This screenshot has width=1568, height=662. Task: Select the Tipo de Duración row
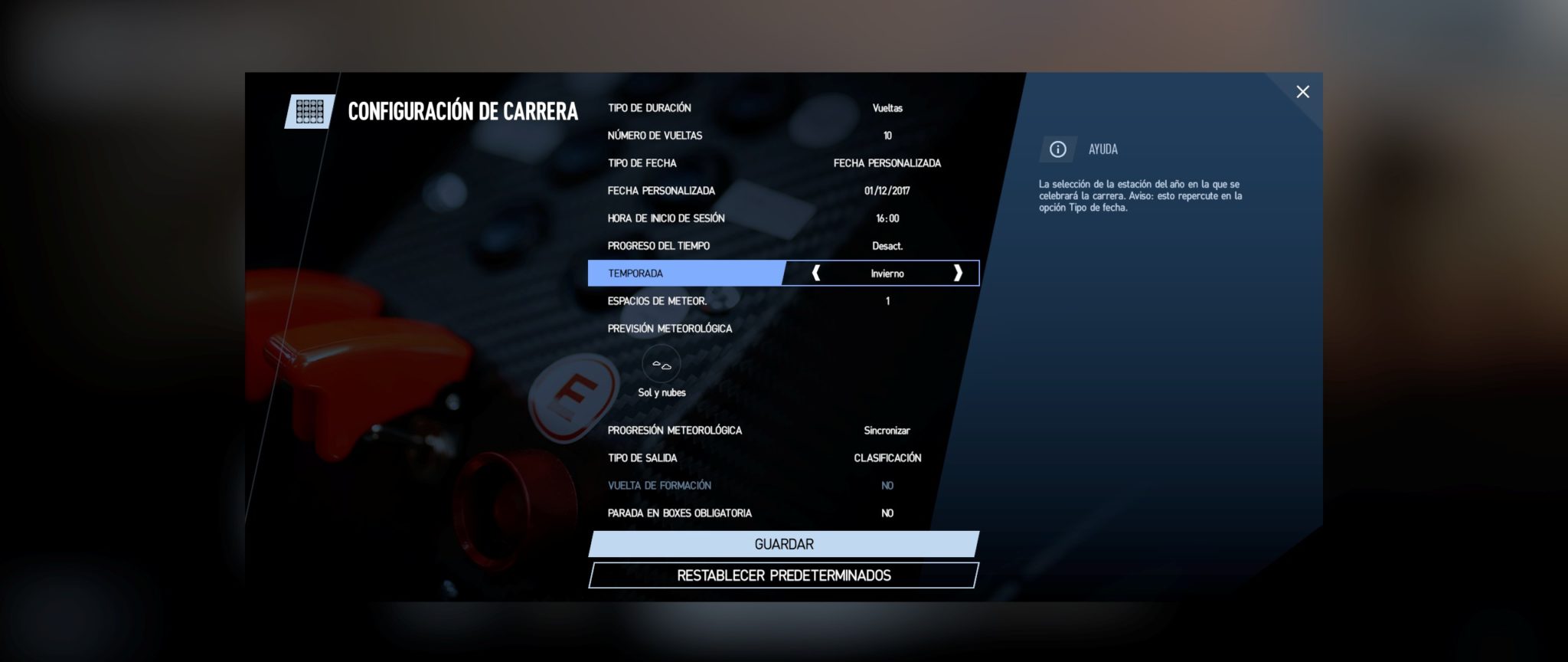[x=782, y=108]
